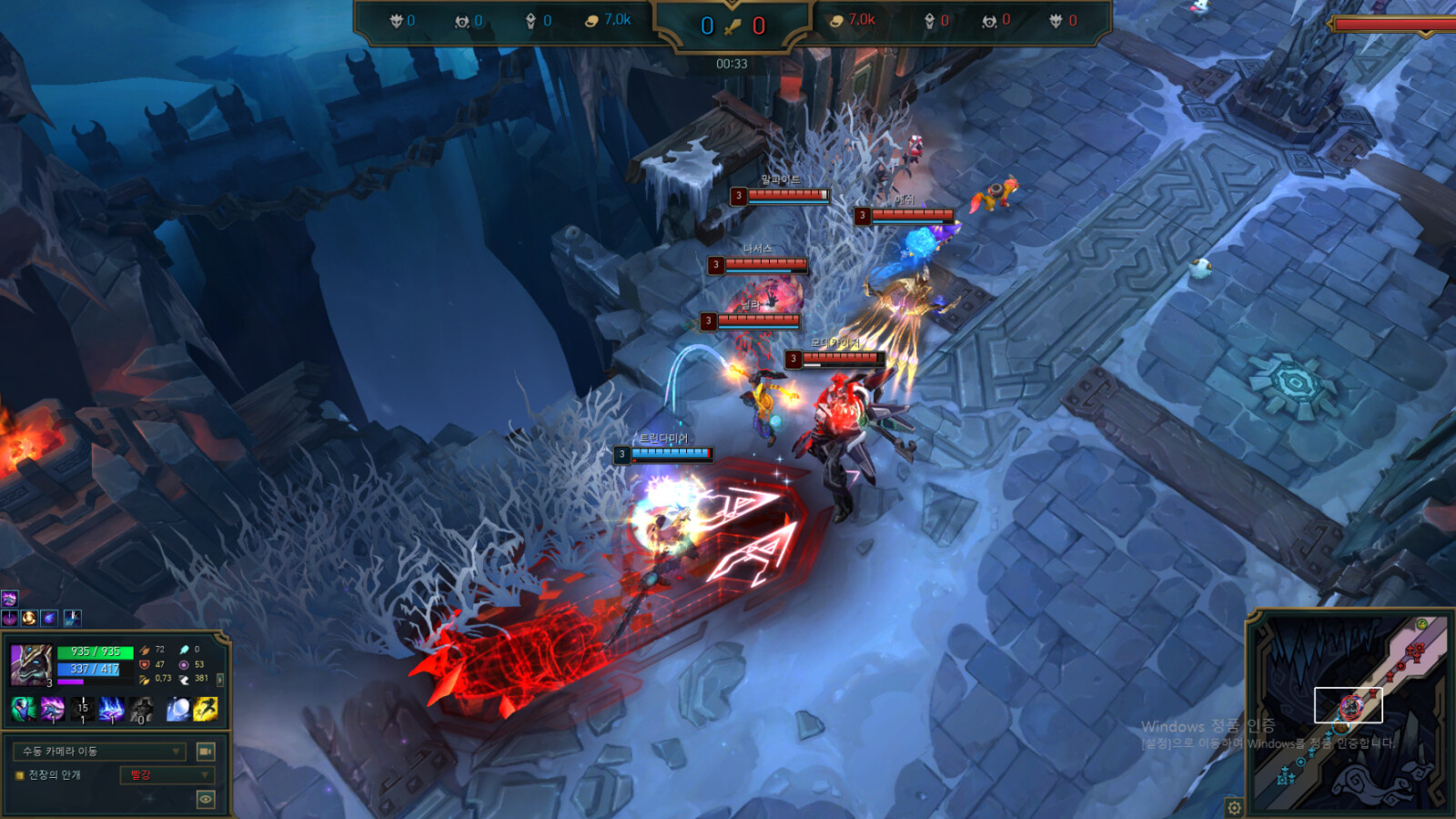Use the snowball summoner spell
Screen dimensions: 1456x819
coord(178,708)
